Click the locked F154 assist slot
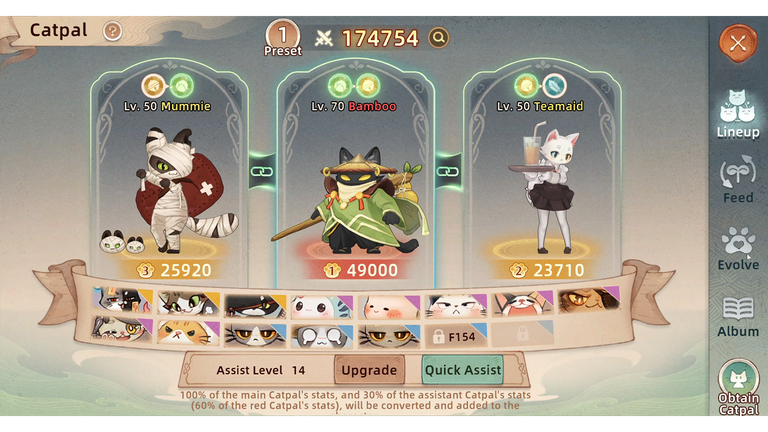The width and height of the screenshot is (768, 432). click(454, 335)
